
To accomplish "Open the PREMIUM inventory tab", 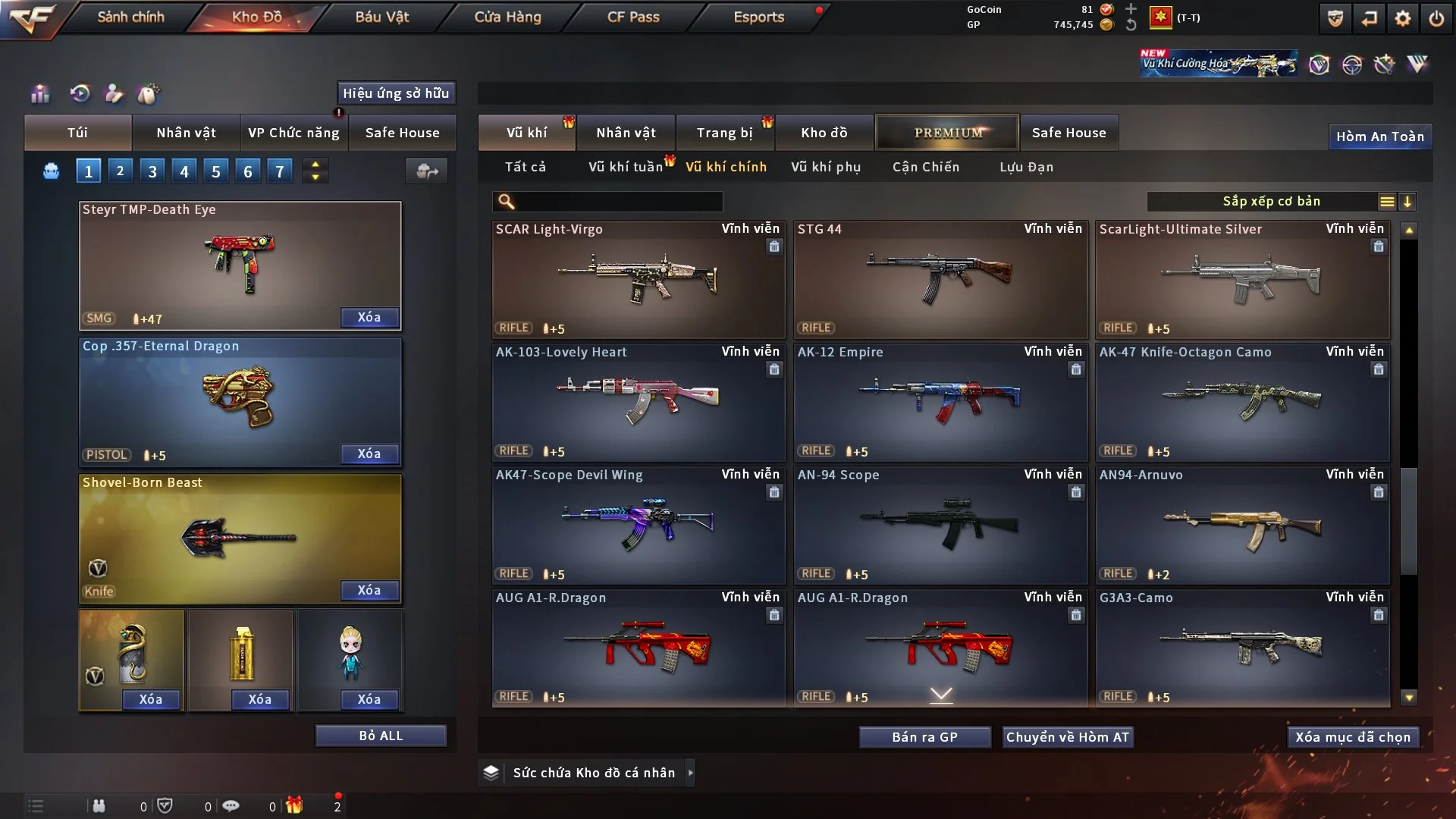I will (x=948, y=133).
